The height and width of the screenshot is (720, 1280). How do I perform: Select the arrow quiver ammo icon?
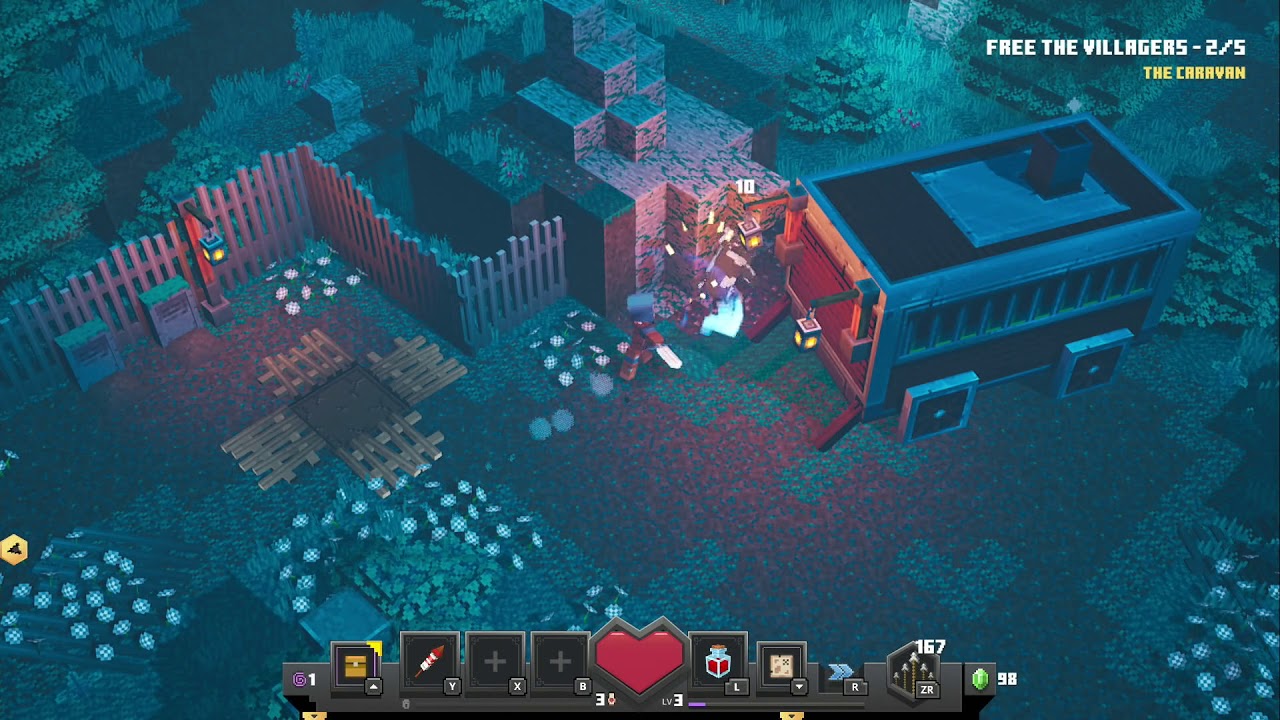[914, 670]
